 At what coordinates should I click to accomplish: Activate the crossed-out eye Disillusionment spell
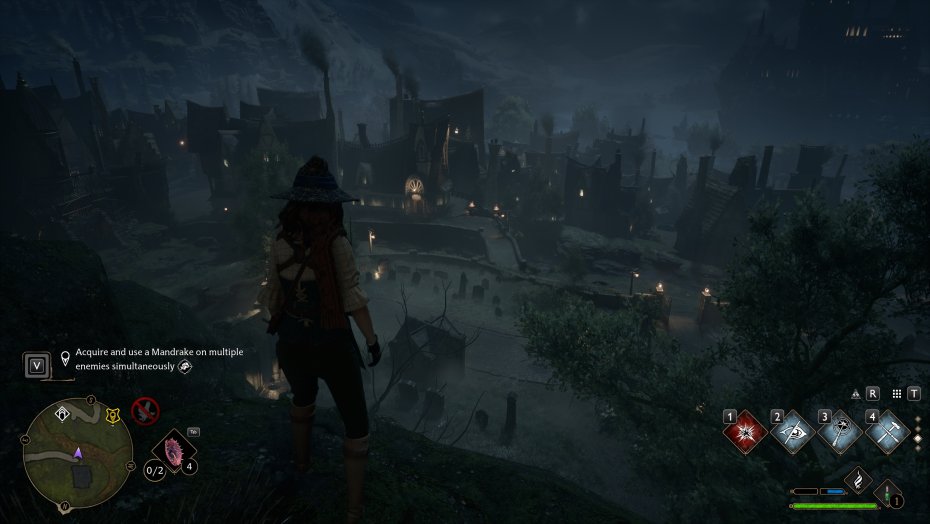pos(792,433)
